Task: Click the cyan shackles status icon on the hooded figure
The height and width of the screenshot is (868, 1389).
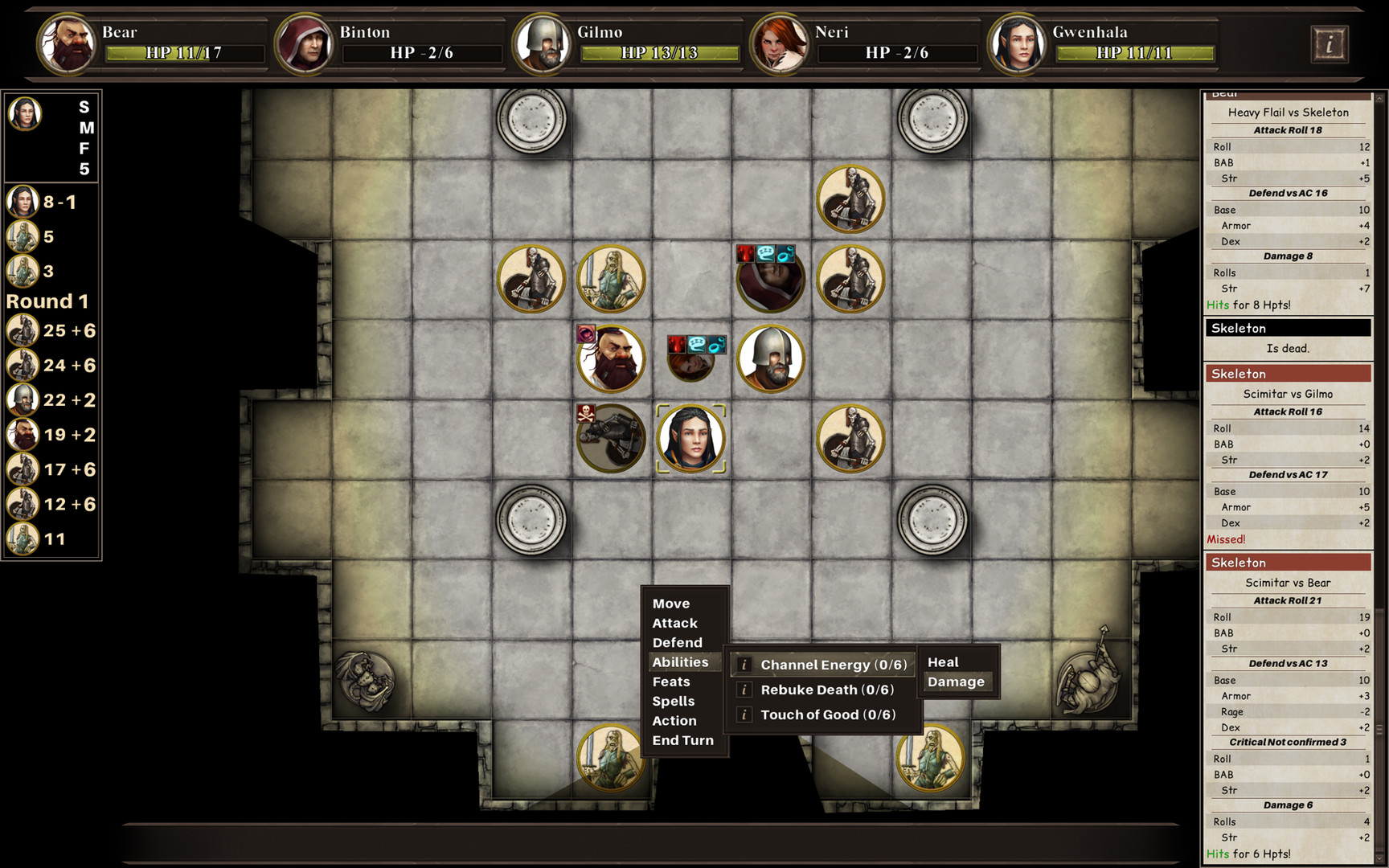Action: click(x=788, y=254)
